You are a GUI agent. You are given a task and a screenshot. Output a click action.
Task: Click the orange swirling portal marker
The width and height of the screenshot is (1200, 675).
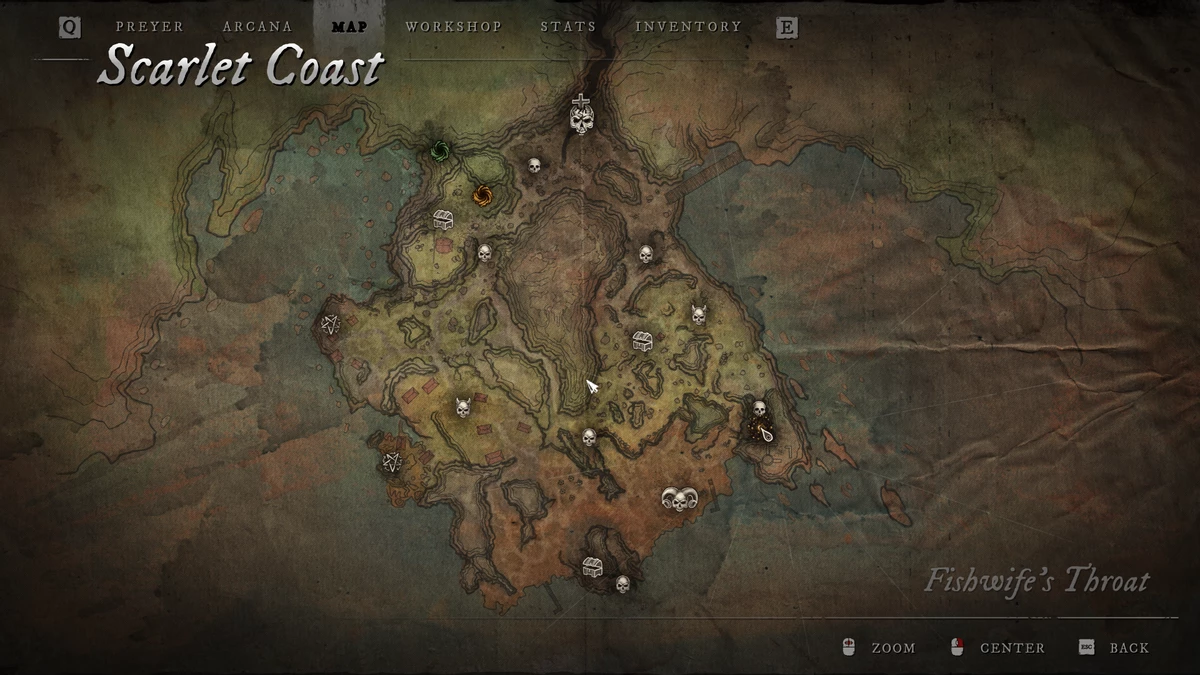[x=482, y=194]
